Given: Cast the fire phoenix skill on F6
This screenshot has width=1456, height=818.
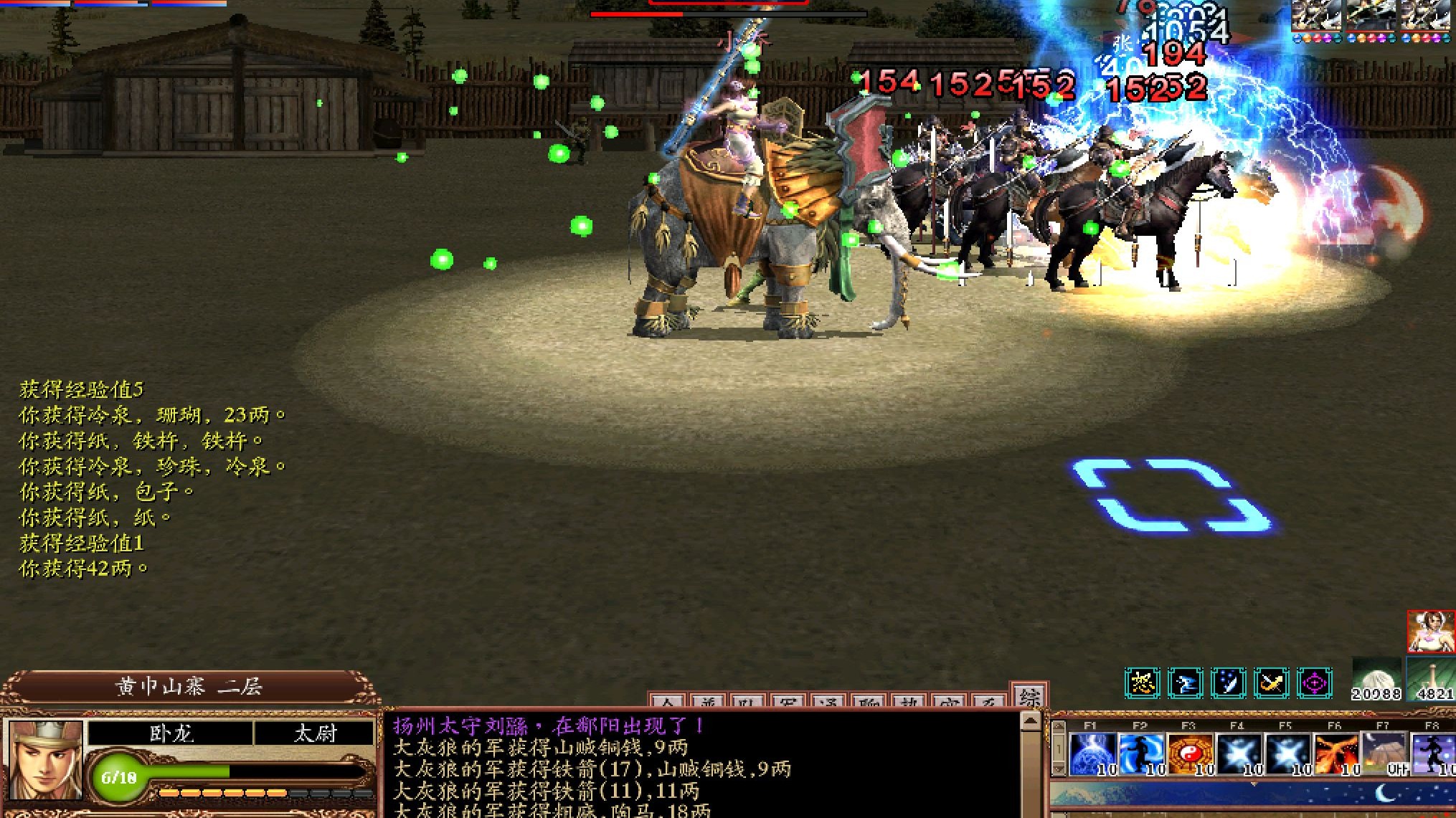Looking at the screenshot, I should 1336,754.
